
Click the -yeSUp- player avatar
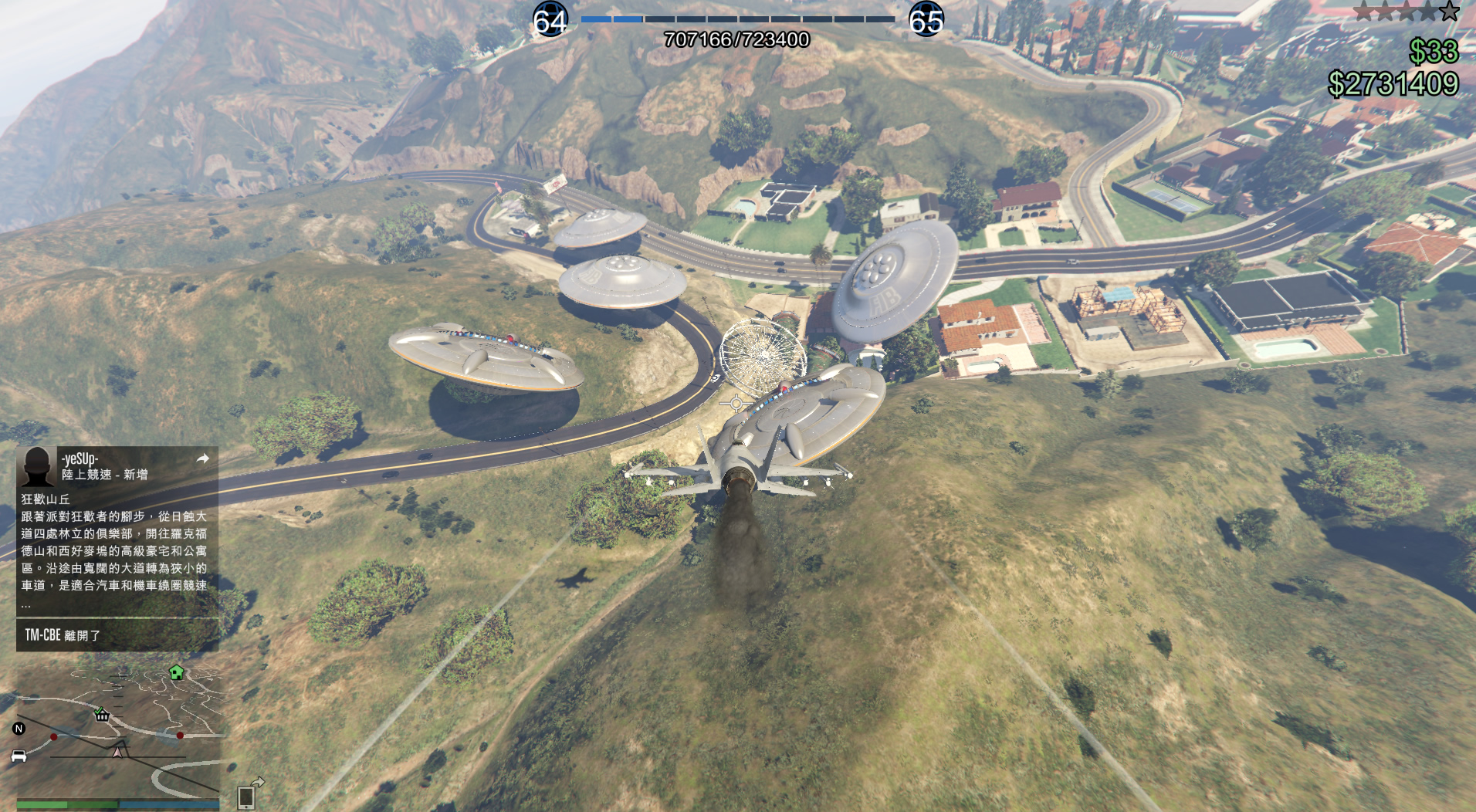tap(36, 465)
